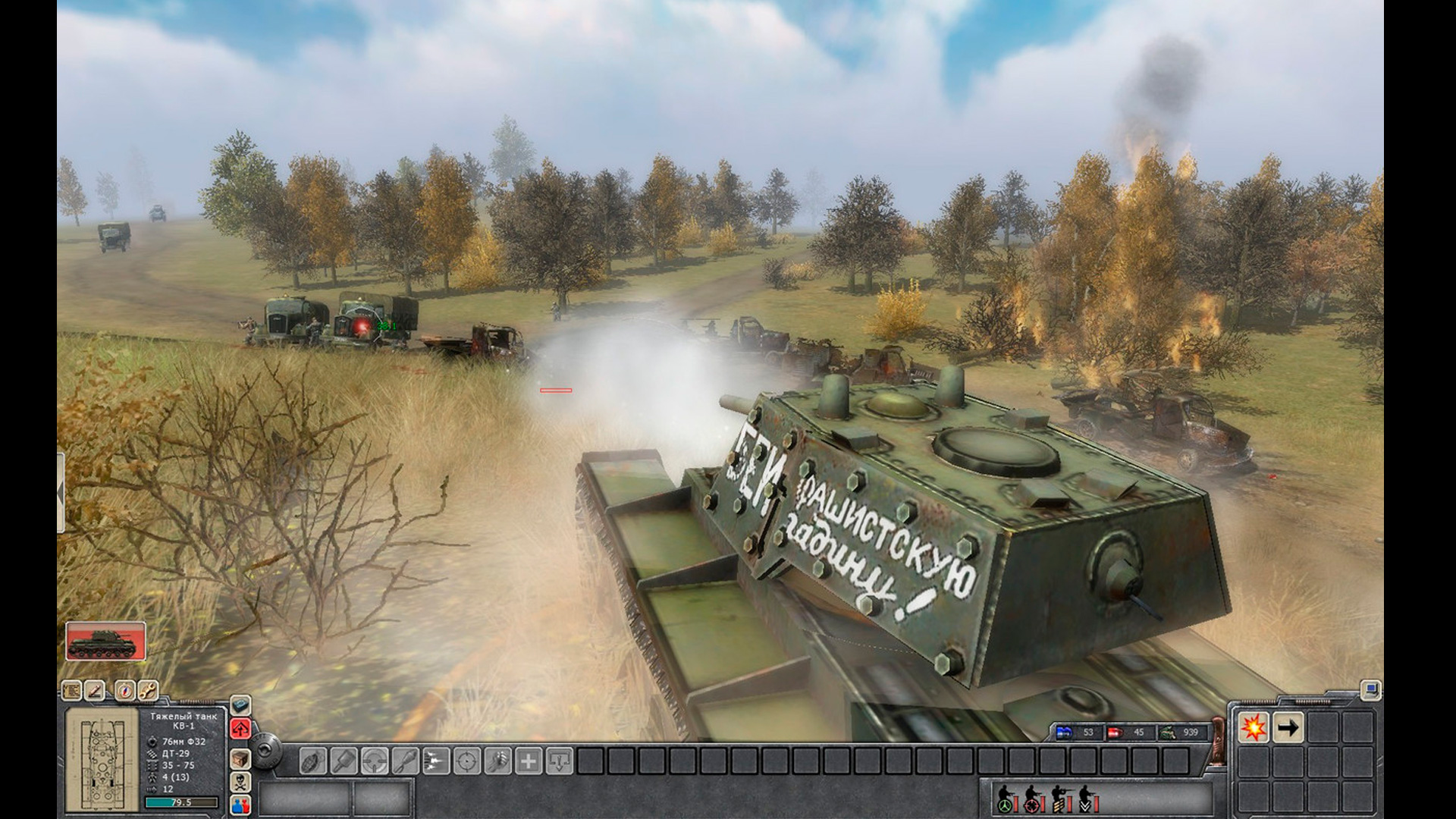The image size is (1456, 819).
Task: Open the compass icon
Action: point(125,691)
